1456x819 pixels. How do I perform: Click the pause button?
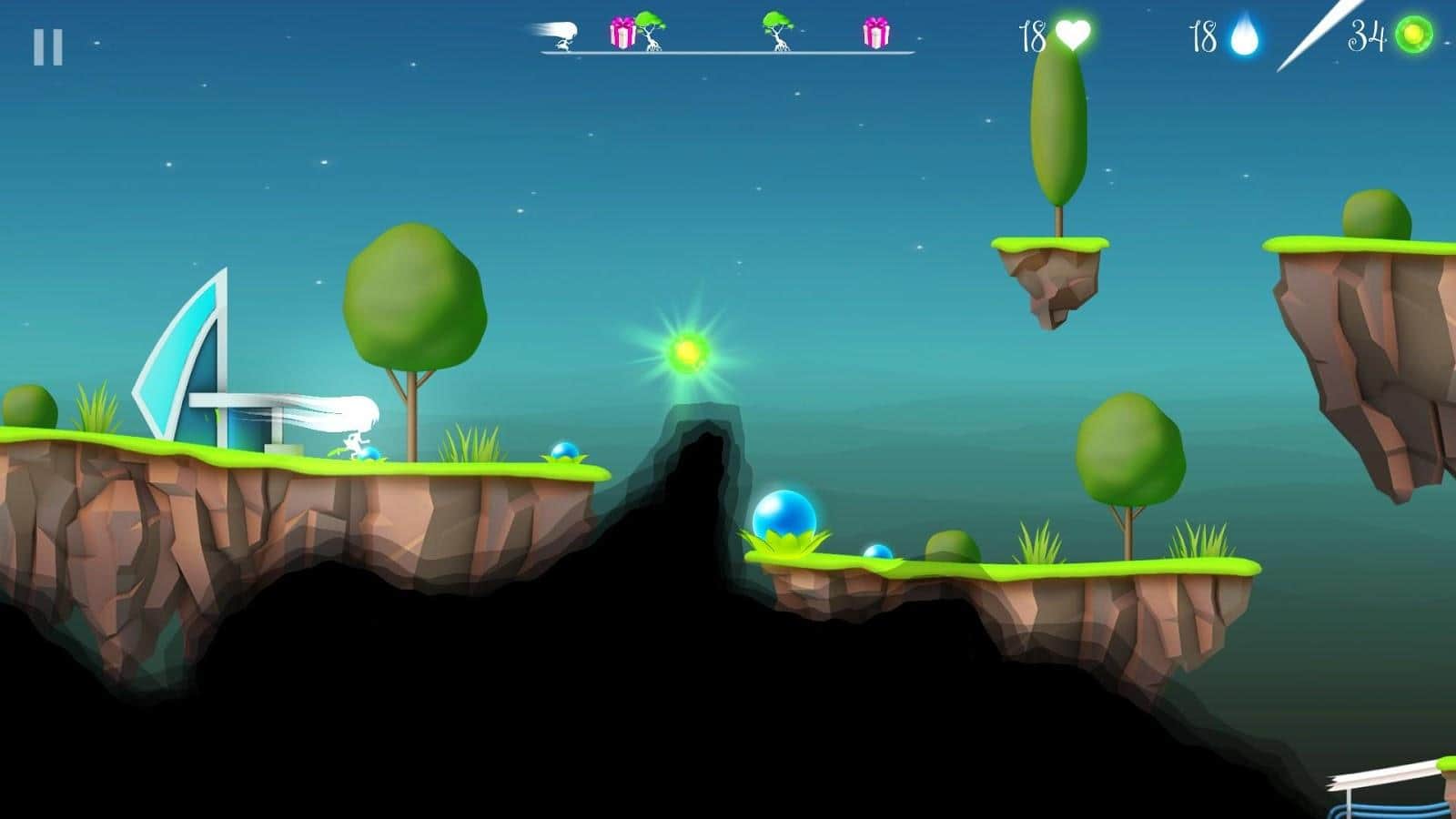pyautogui.click(x=50, y=44)
